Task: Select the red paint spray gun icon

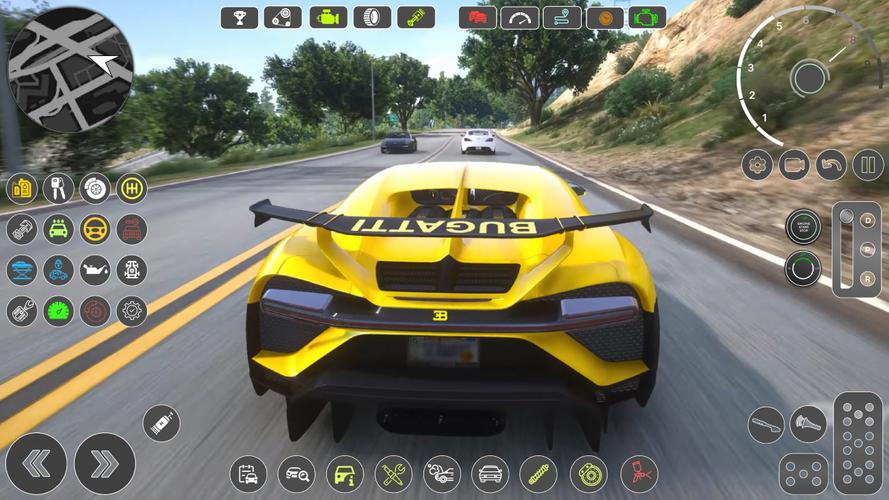Action: point(638,473)
